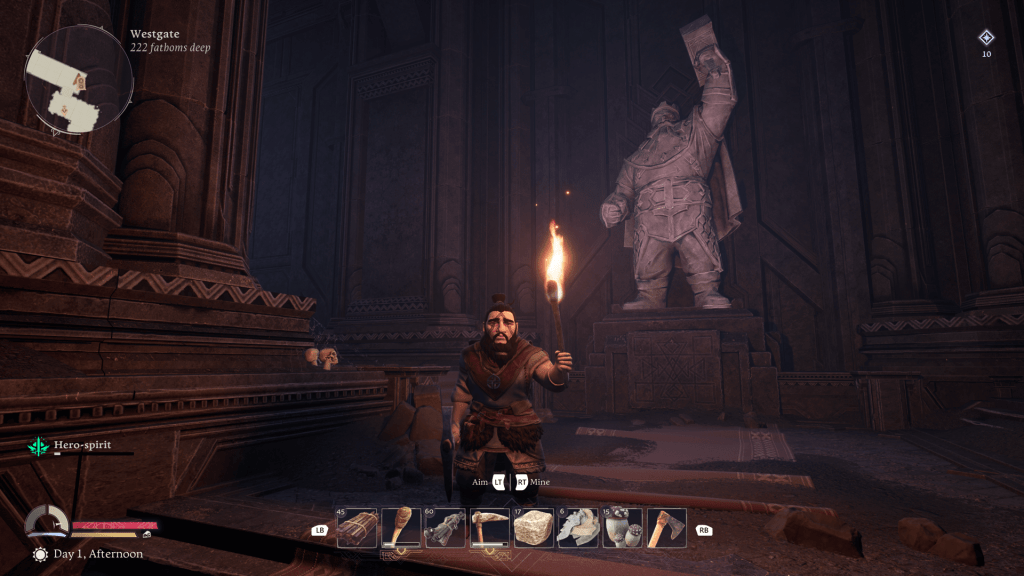1024x576 pixels.
Task: Equip the torch in the hotbar
Action: pyautogui.click(x=401, y=528)
